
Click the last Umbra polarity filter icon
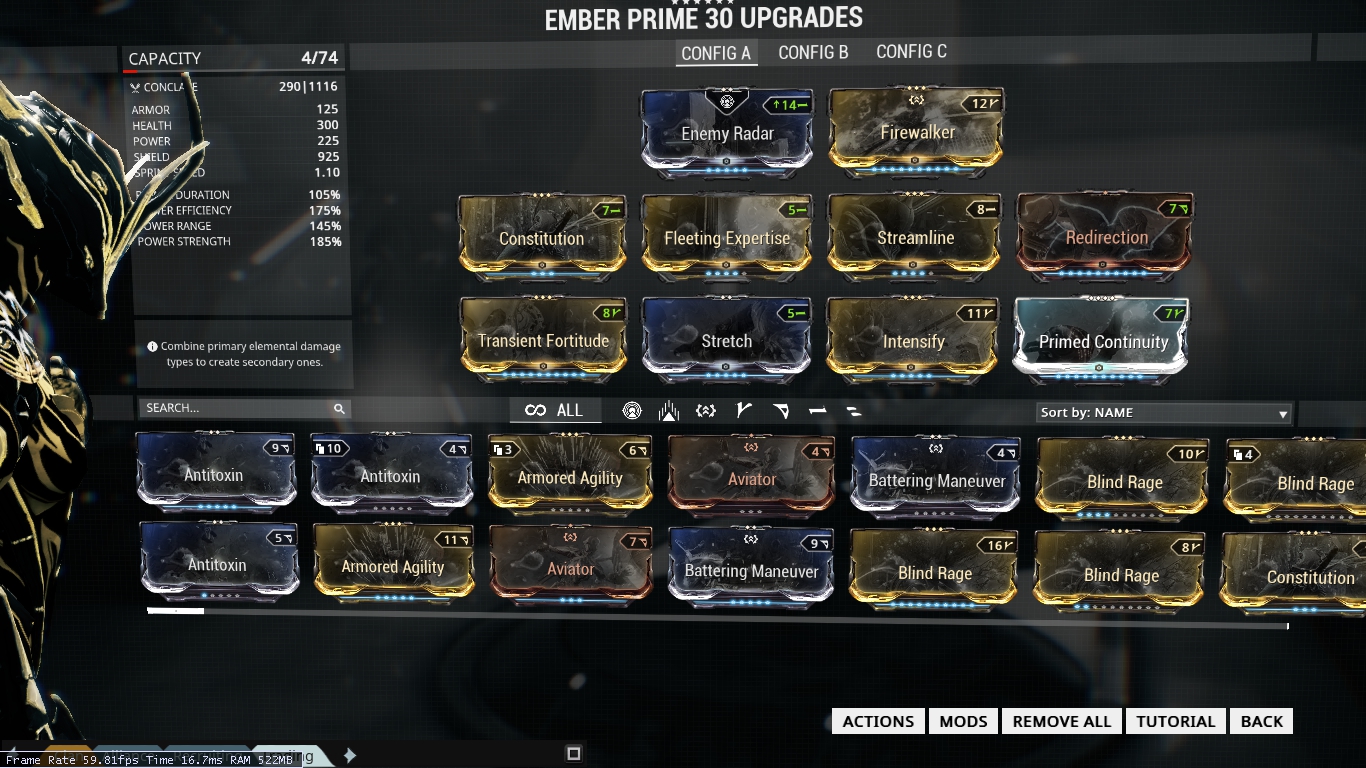click(853, 410)
